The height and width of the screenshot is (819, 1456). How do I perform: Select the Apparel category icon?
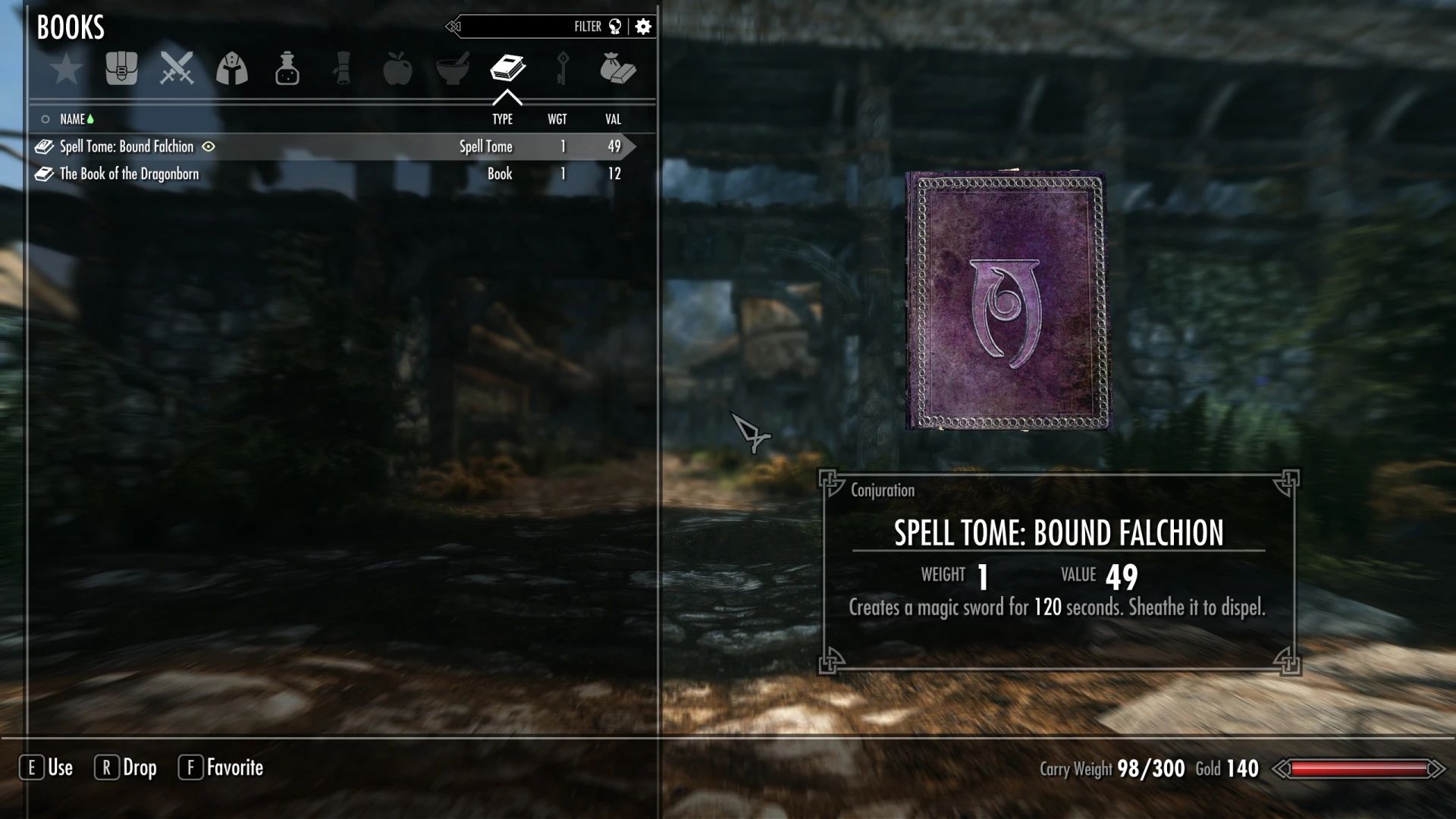[x=232, y=69]
